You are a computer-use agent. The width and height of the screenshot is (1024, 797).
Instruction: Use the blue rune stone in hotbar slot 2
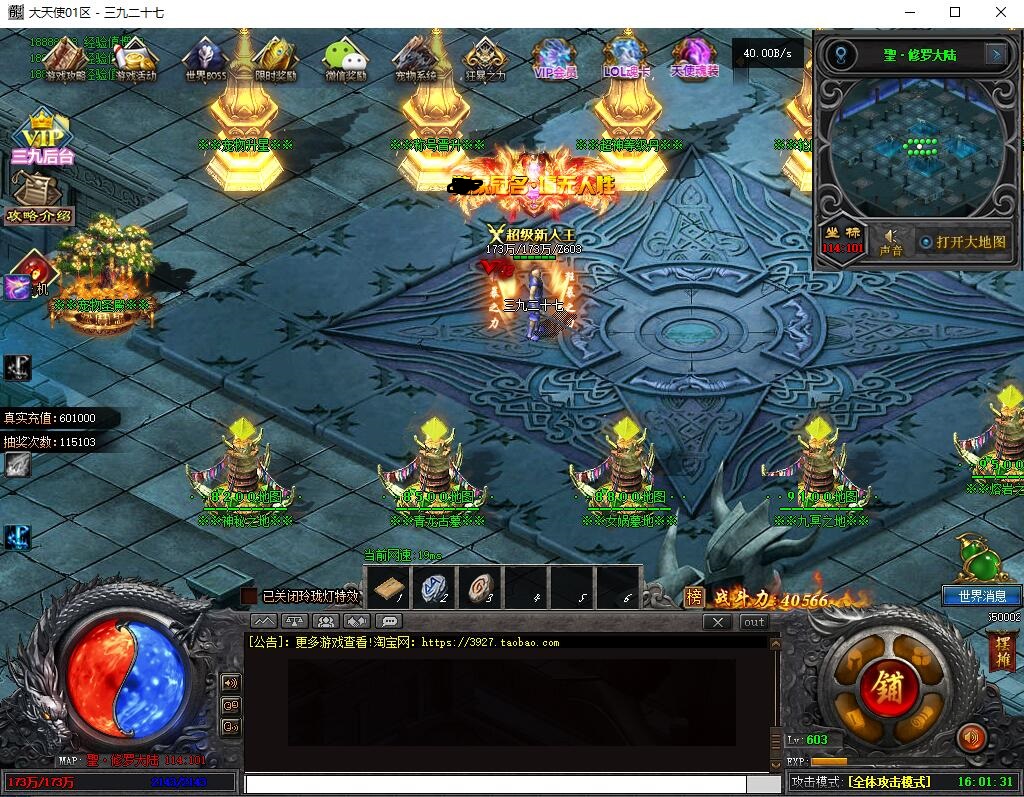[434, 589]
